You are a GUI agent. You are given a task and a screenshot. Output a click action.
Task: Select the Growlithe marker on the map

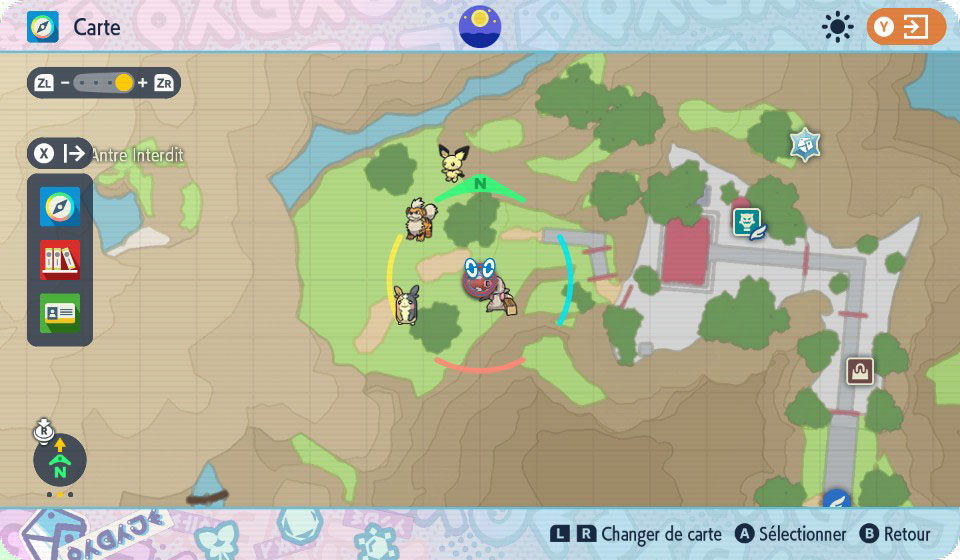418,219
